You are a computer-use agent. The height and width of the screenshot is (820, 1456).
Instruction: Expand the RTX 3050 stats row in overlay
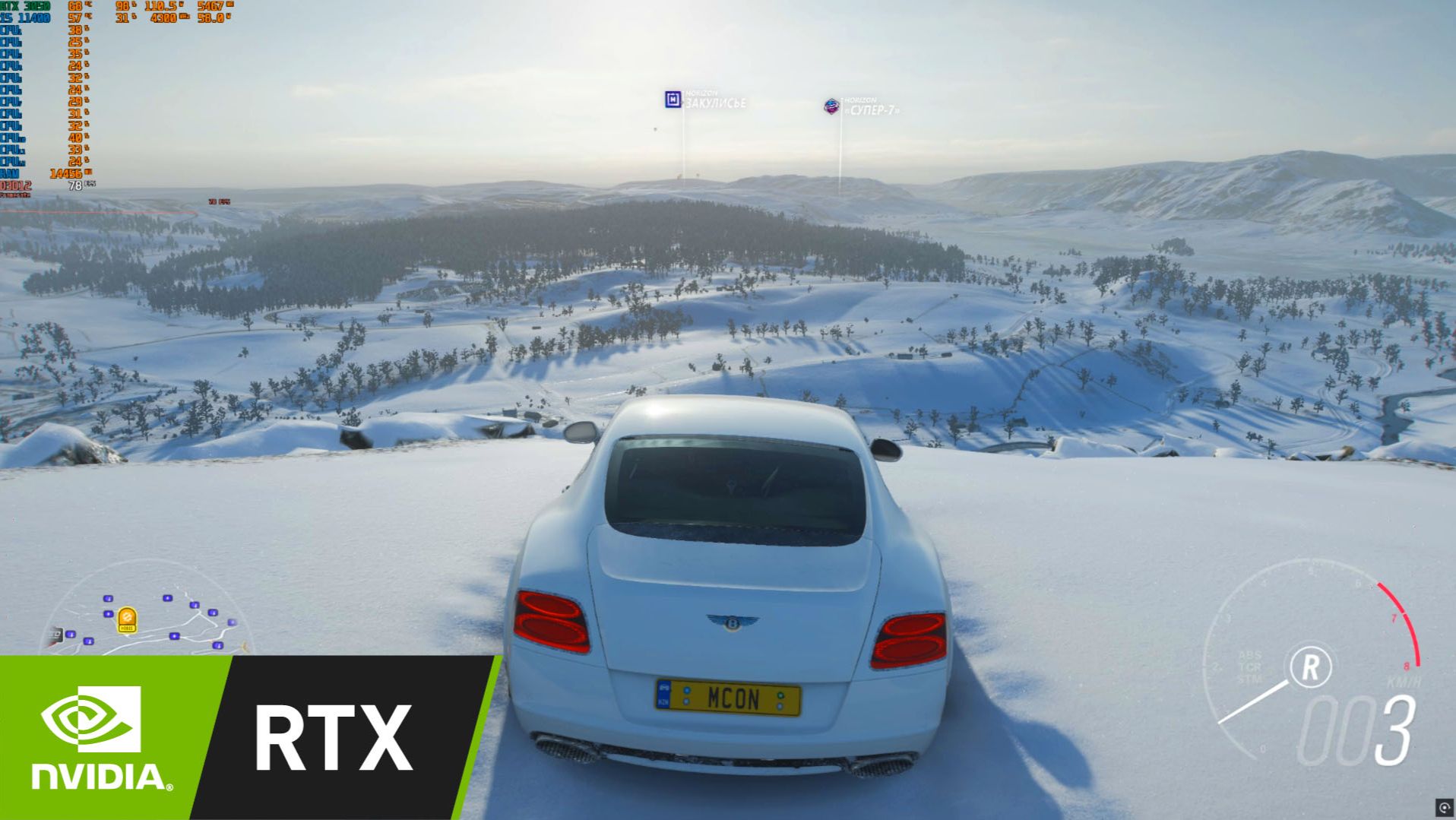pos(25,6)
